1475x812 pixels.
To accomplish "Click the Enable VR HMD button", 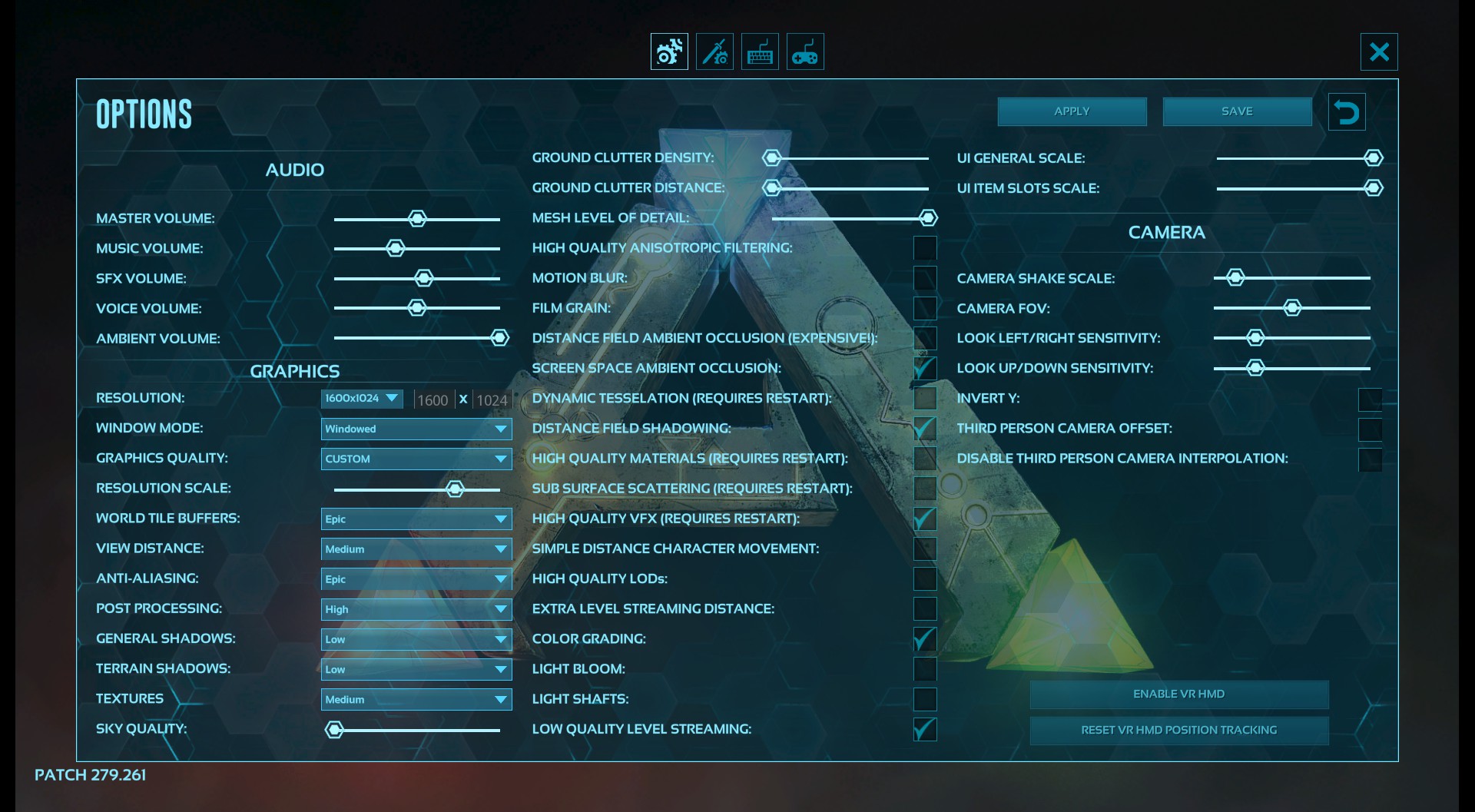I will click(1178, 694).
